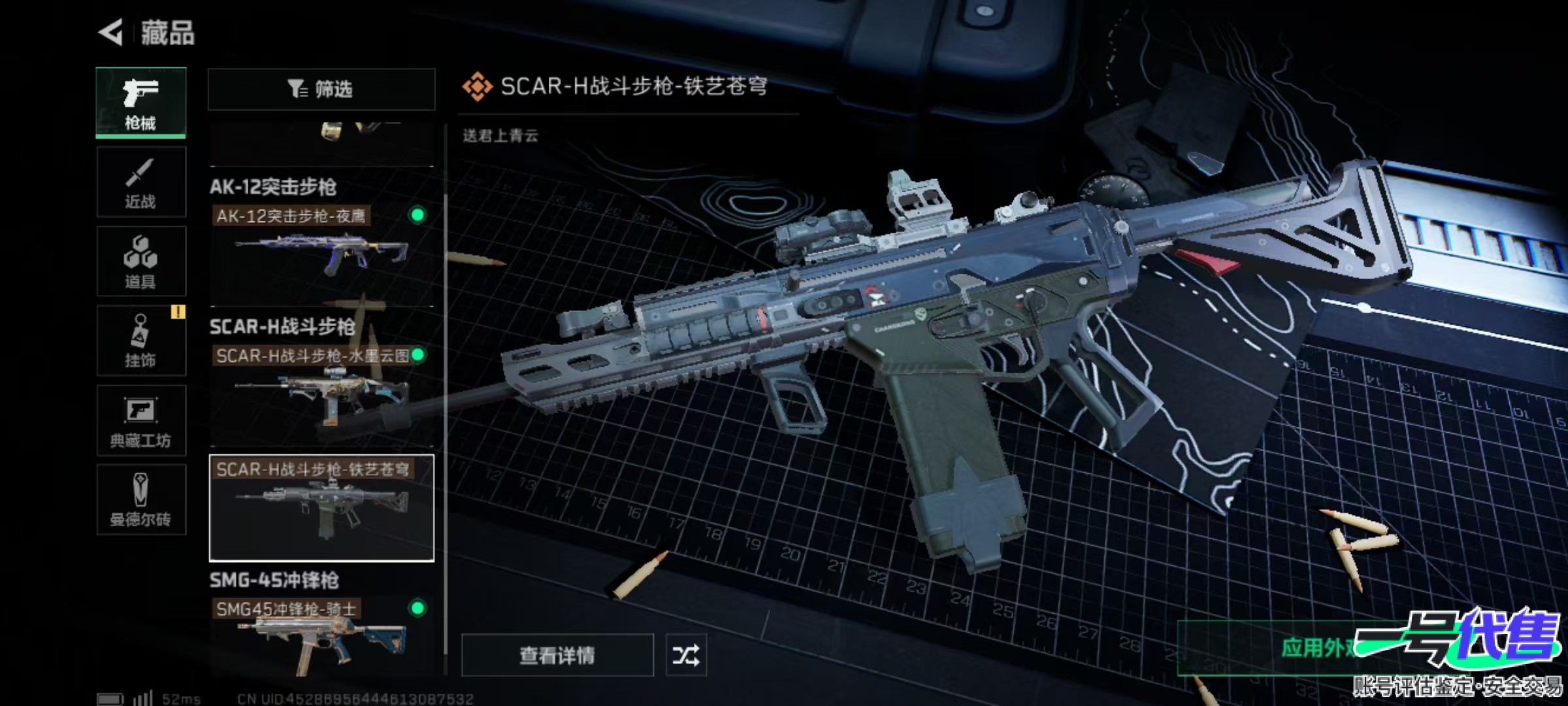This screenshot has height=706, width=1568.
Task: Open the 典藏工坊 workshop tab
Action: click(x=141, y=420)
